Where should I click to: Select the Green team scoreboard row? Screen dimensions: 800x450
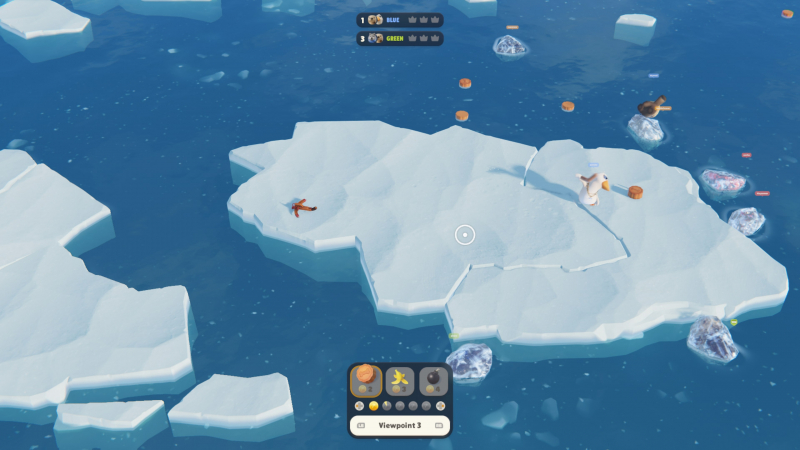click(x=400, y=39)
